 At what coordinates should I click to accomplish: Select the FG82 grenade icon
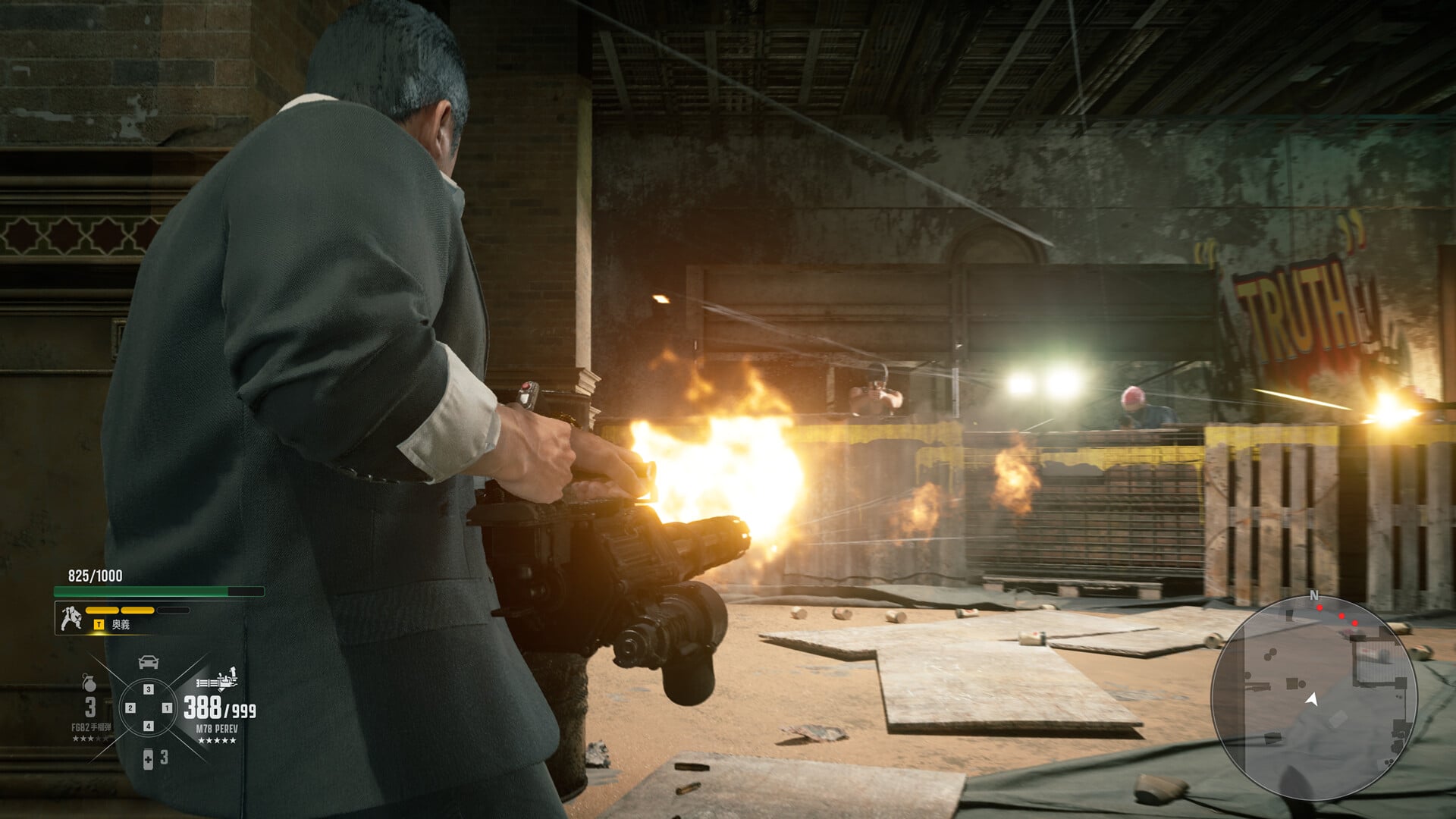tap(89, 683)
